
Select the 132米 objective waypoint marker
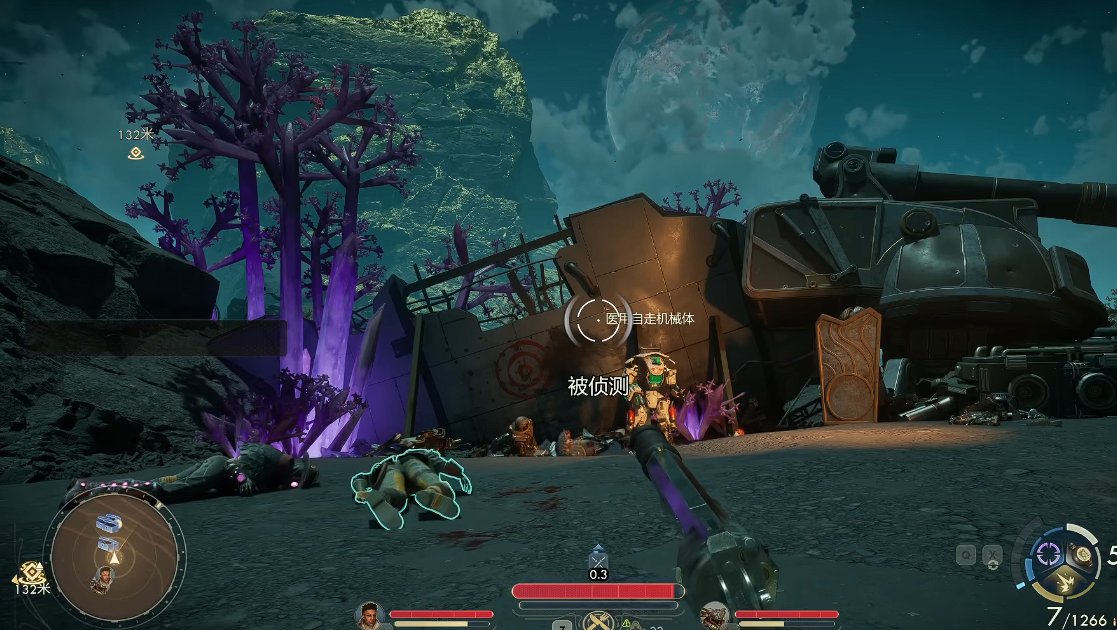pos(136,152)
